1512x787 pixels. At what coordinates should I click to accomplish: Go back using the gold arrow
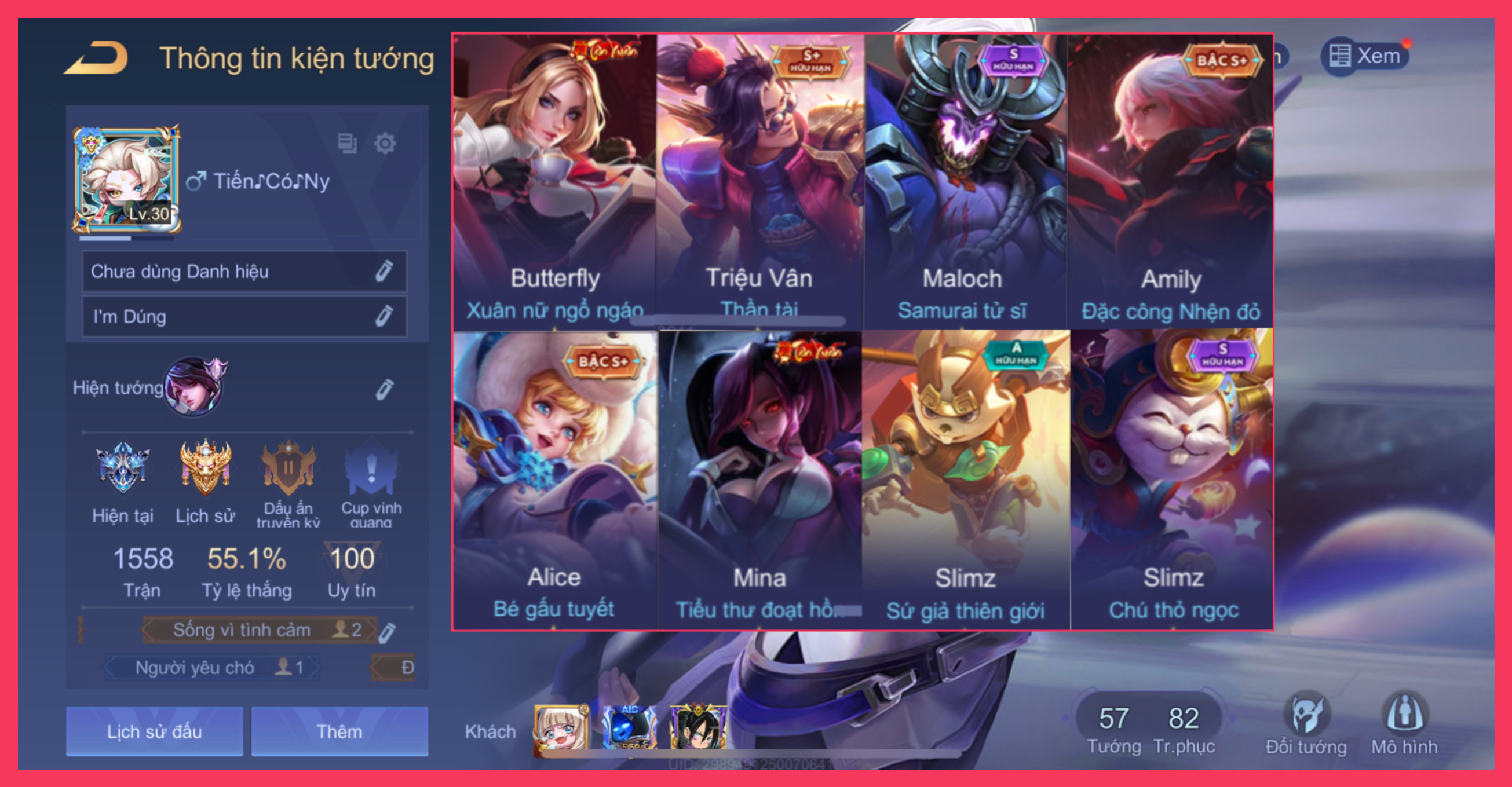click(97, 57)
